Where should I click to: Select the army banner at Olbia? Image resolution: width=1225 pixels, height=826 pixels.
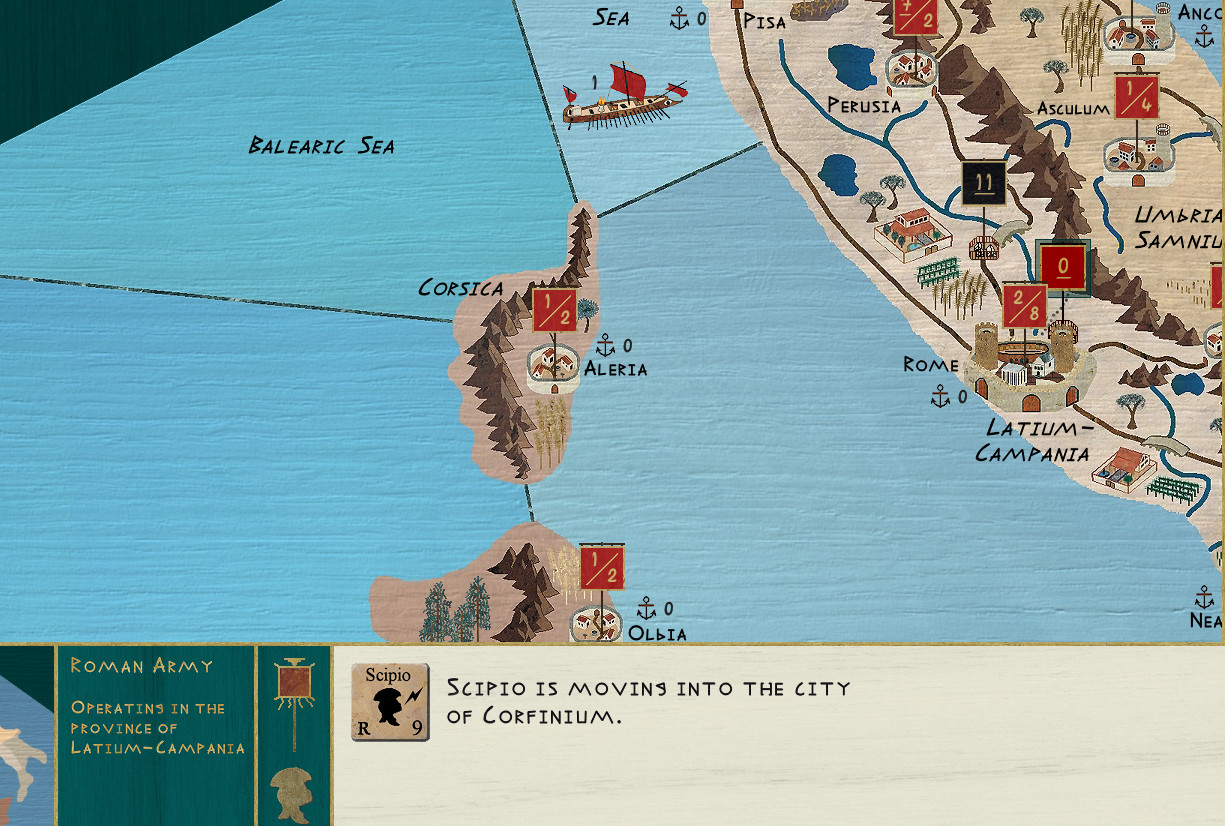pos(602,567)
